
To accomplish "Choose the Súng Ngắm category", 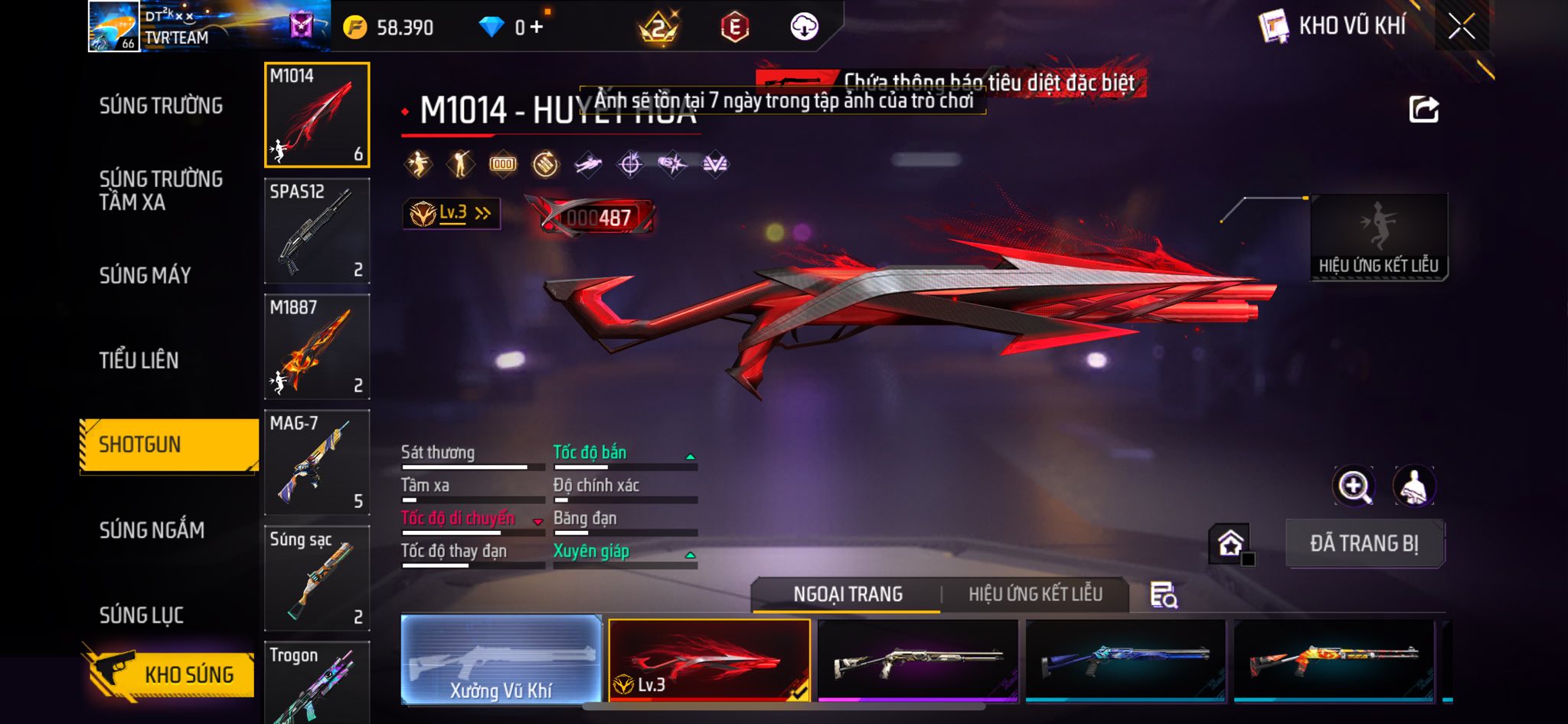I will pos(152,529).
